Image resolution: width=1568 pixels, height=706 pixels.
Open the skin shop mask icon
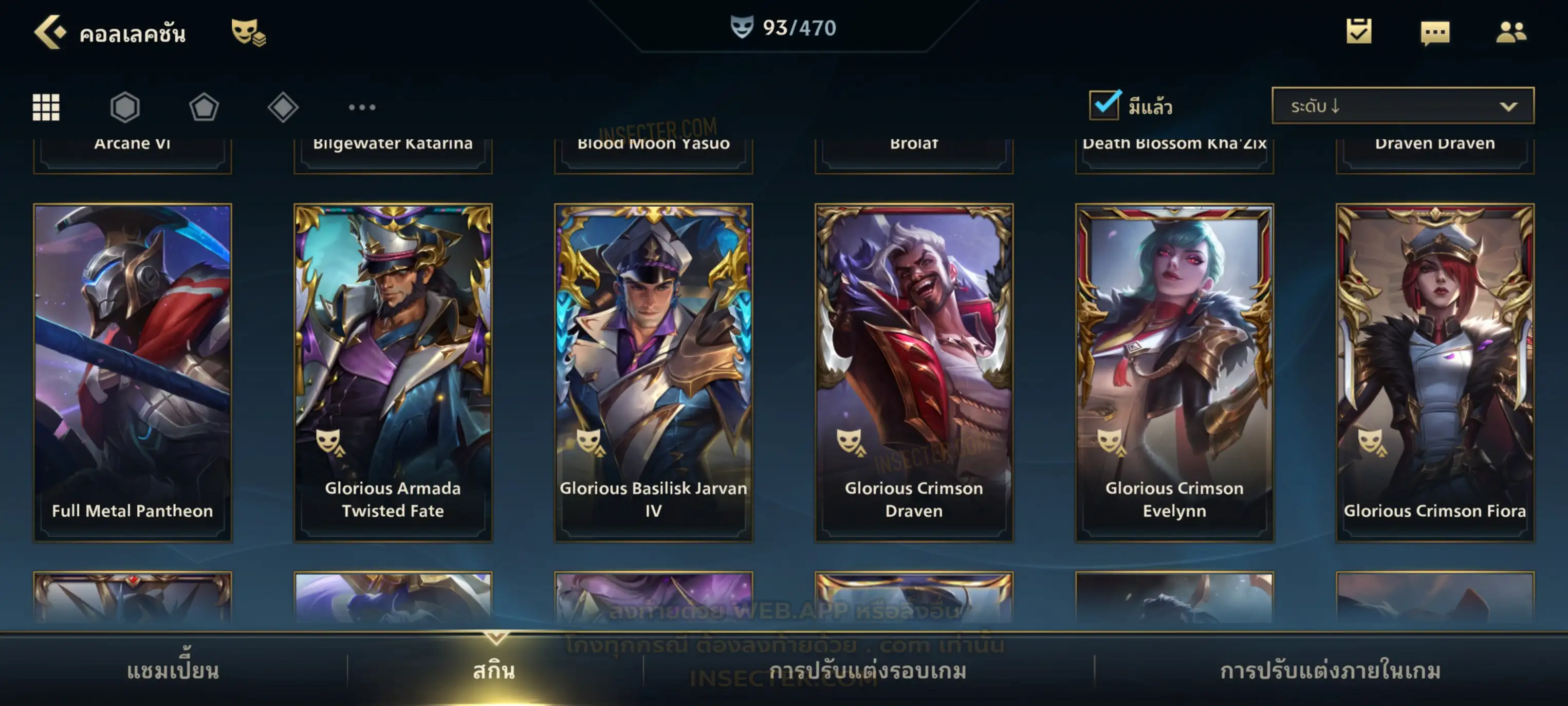point(247,32)
